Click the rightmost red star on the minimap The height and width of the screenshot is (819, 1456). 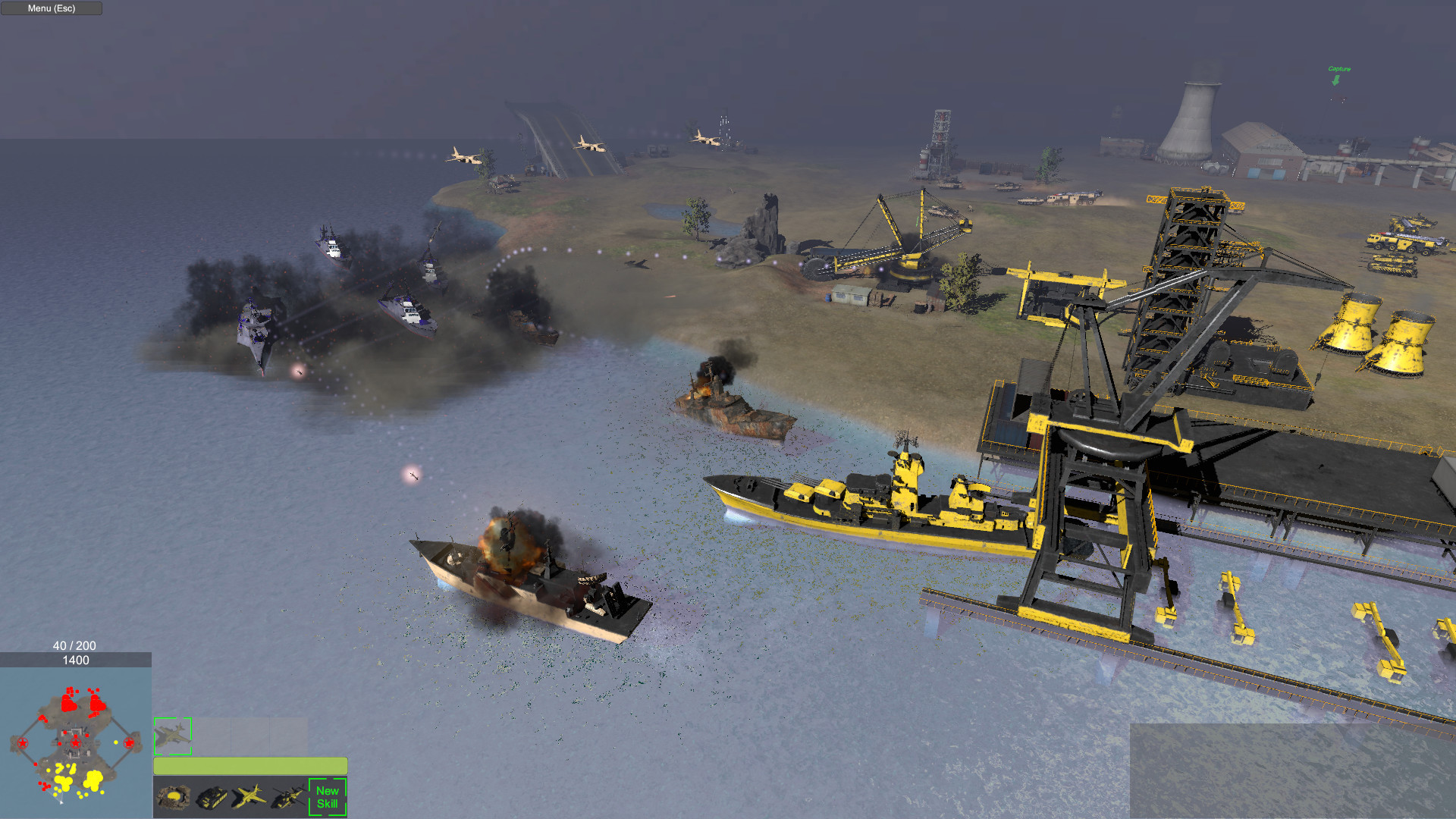[x=128, y=742]
